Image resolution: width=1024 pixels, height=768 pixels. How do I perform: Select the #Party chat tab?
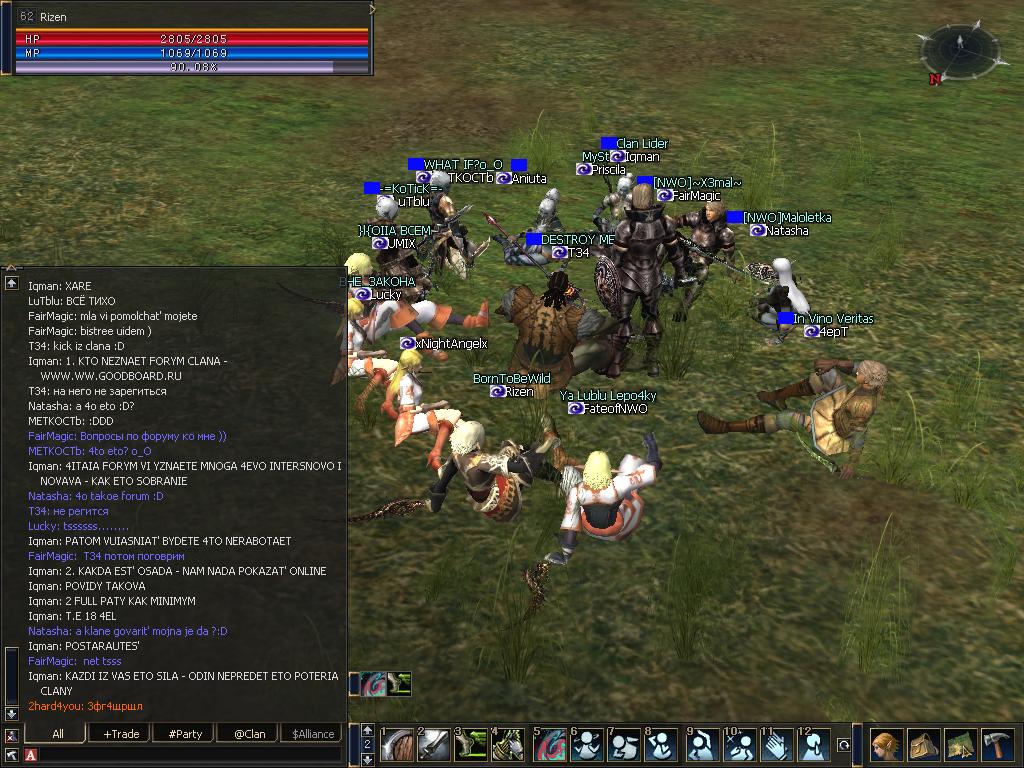tap(185, 734)
